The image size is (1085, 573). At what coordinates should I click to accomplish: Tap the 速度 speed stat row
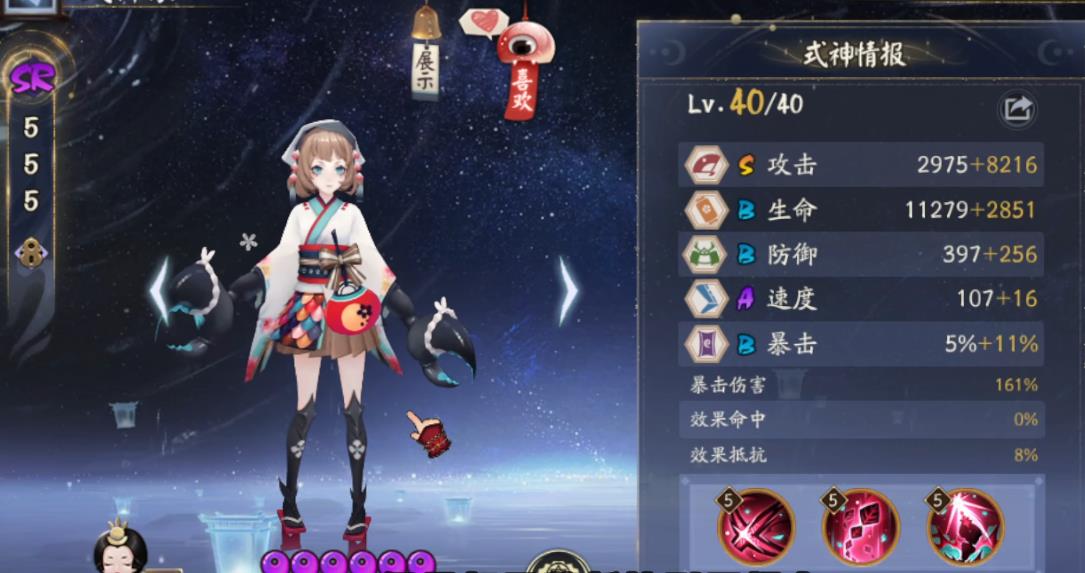(861, 298)
